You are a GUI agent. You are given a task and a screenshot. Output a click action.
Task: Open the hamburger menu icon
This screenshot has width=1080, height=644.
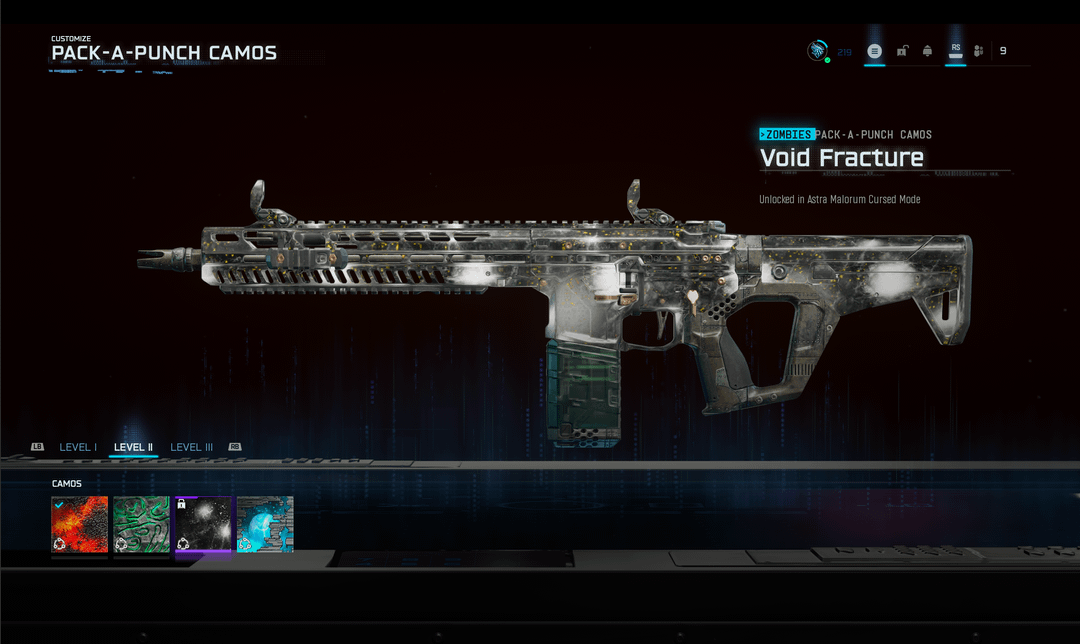[x=875, y=51]
